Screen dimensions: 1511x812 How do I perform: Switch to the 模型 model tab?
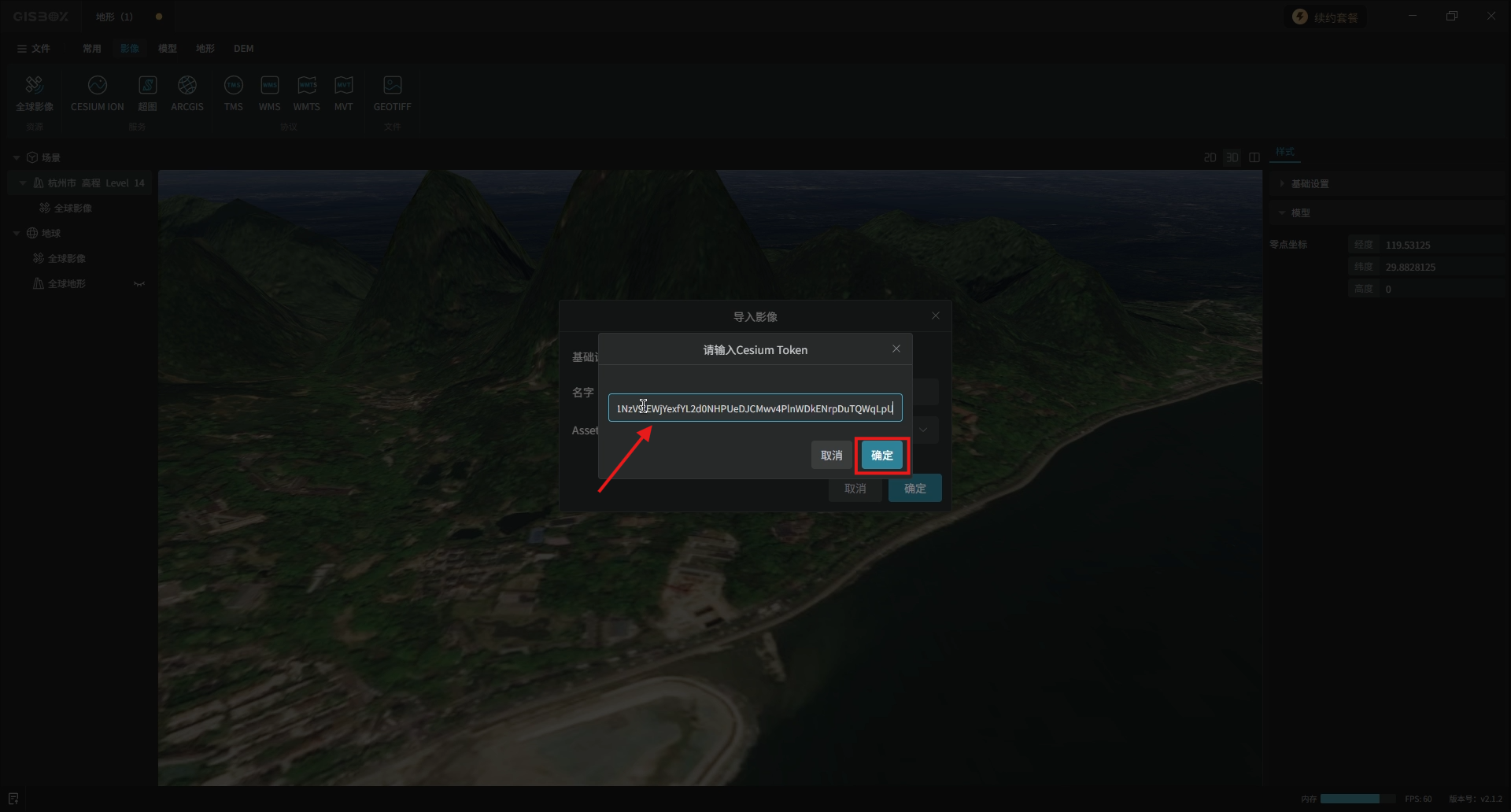click(167, 49)
